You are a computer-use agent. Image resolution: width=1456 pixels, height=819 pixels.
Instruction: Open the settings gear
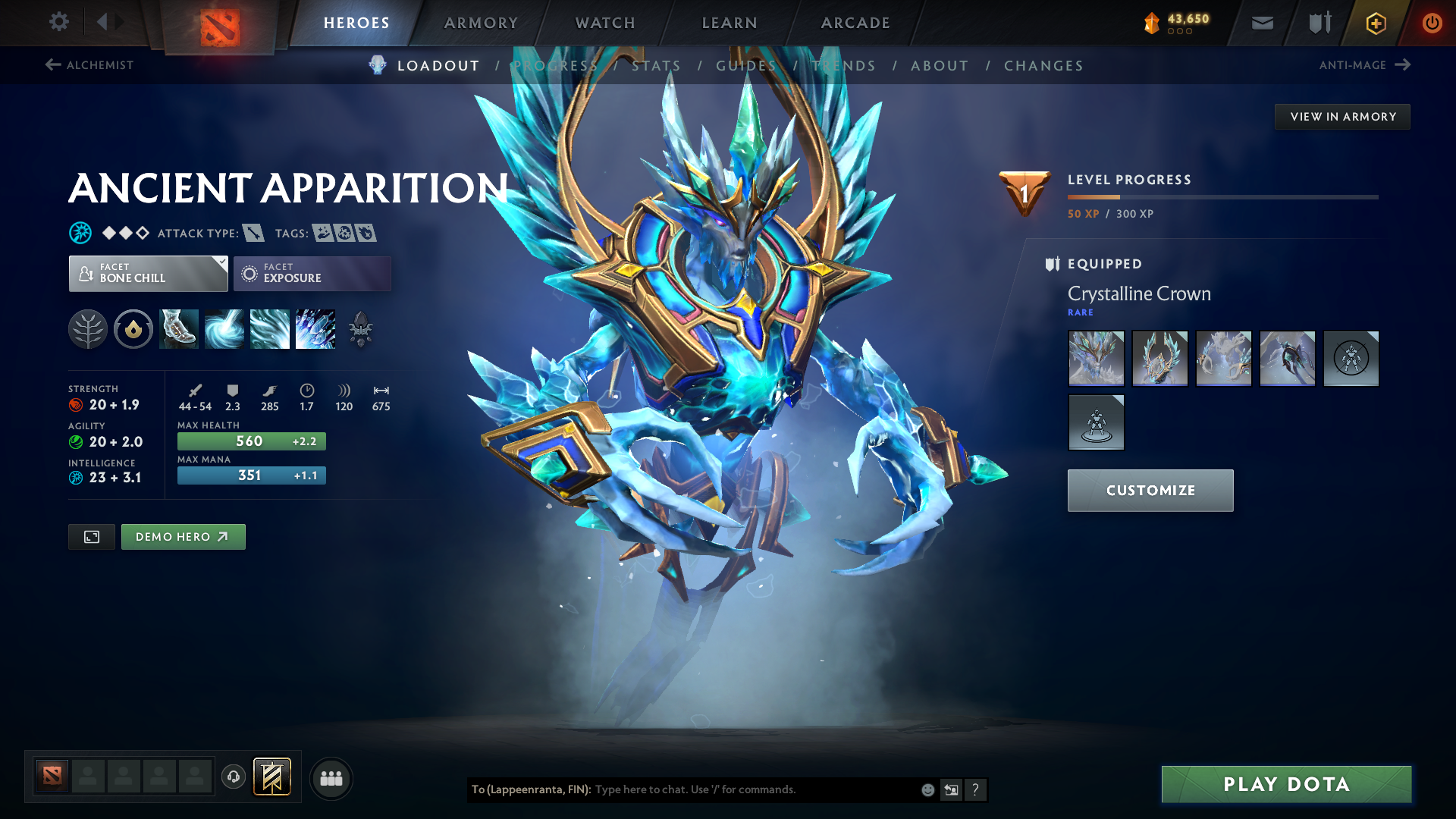pyautogui.click(x=58, y=22)
